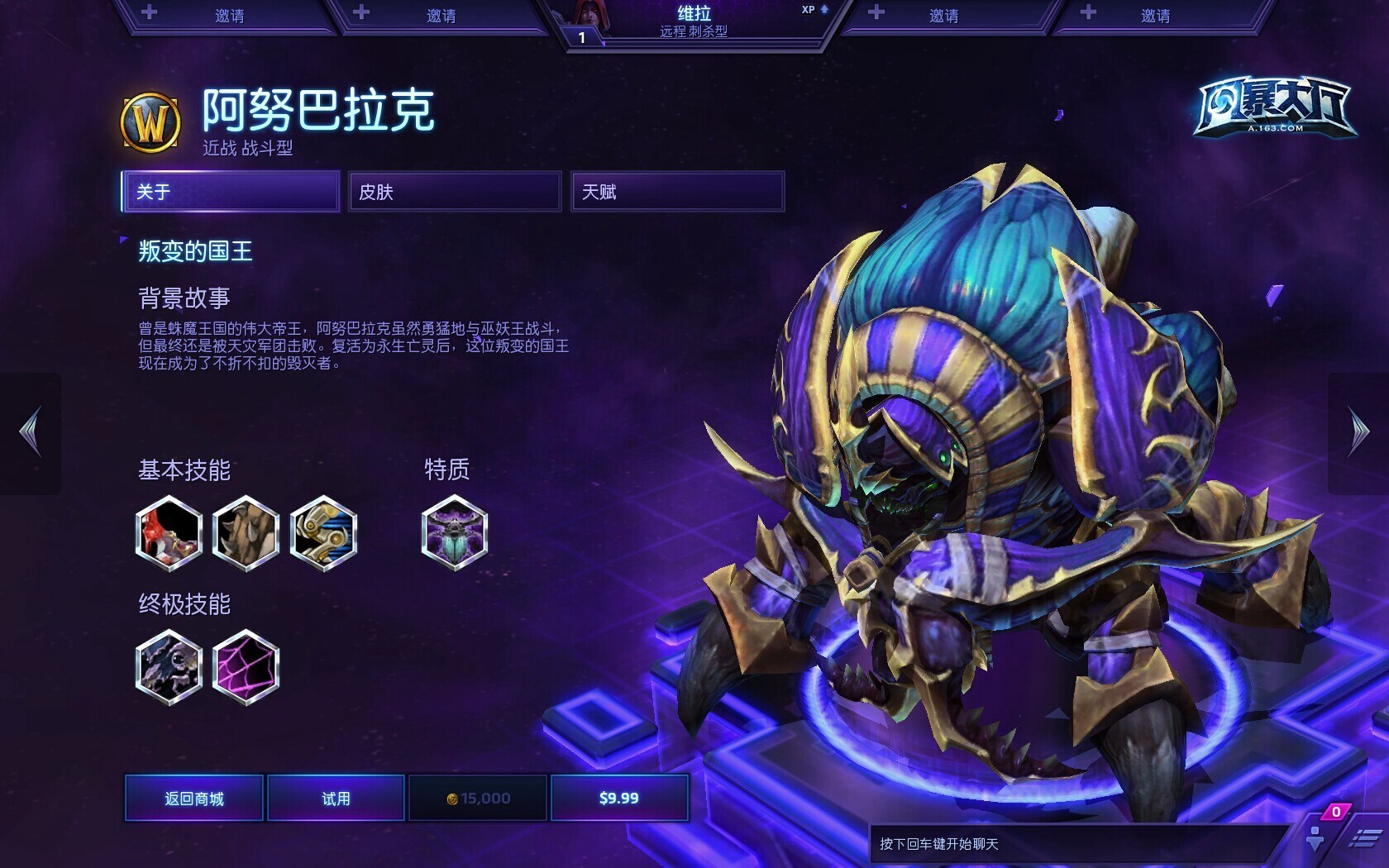Viewport: 1389px width, 868px height.
Task: Switch to the 关于 tab
Action: point(231,192)
